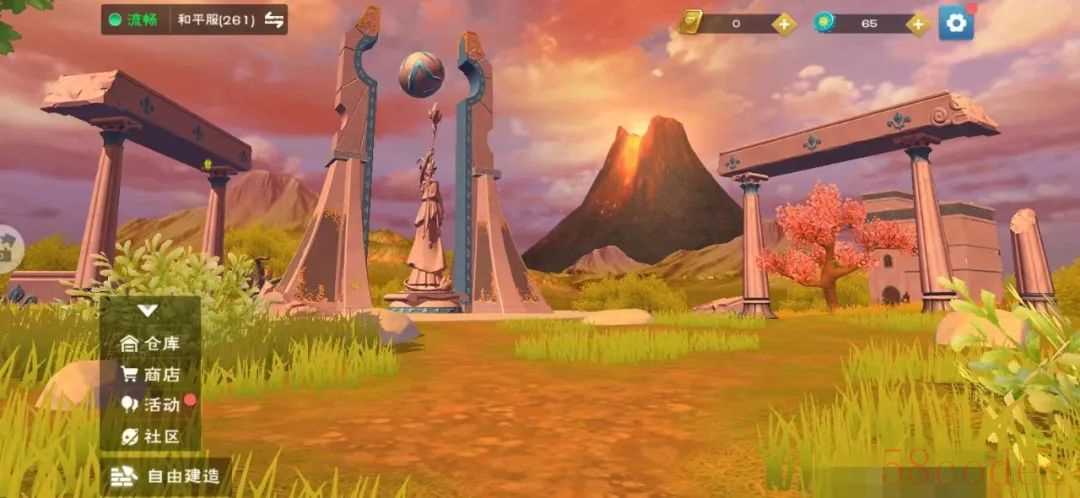Collapse the side menu with the down arrow
Image resolution: width=1080 pixels, height=498 pixels.
tap(148, 310)
